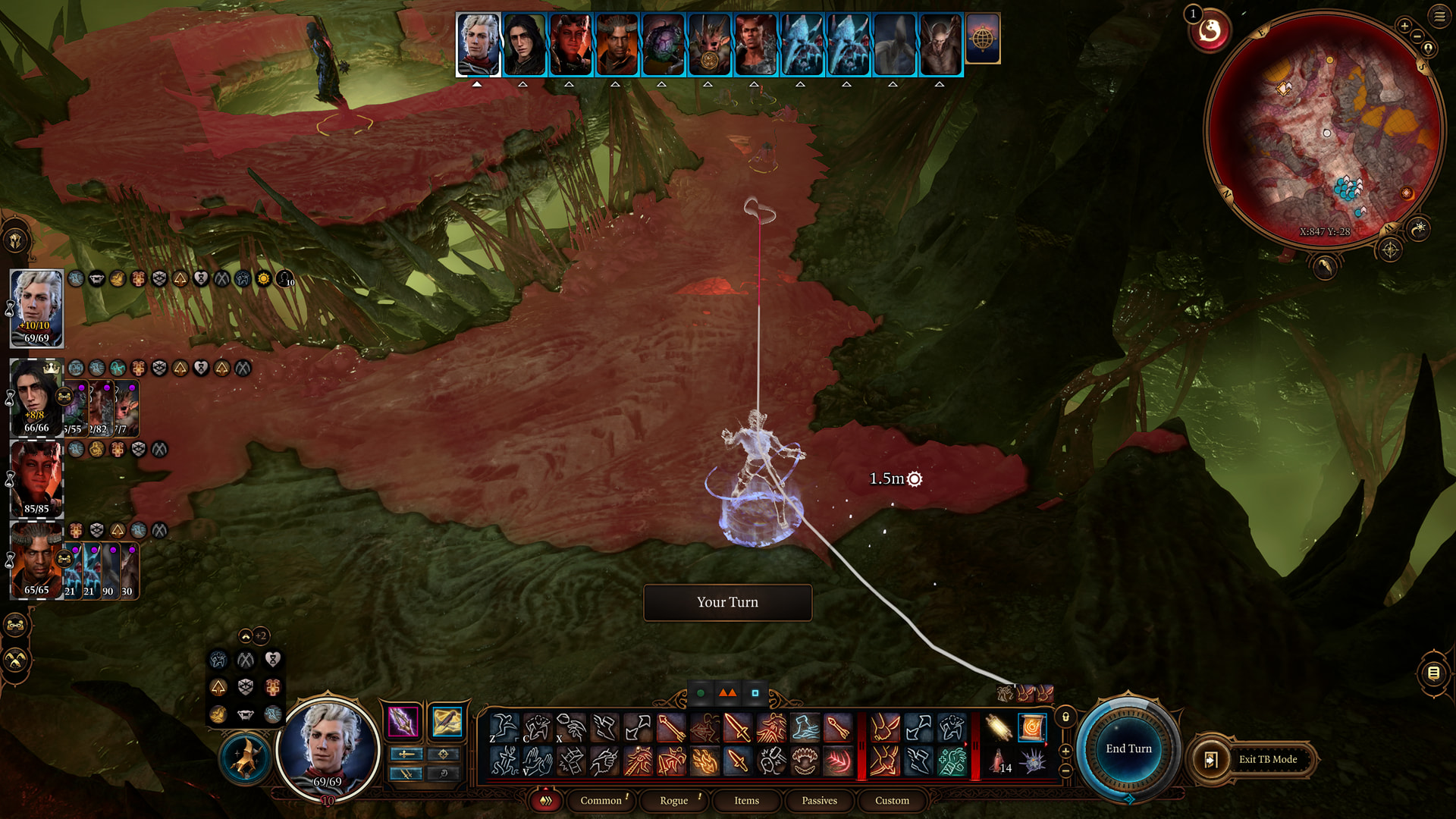The height and width of the screenshot is (819, 1456).
Task: Open the Rogue actions tab
Action: [673, 801]
